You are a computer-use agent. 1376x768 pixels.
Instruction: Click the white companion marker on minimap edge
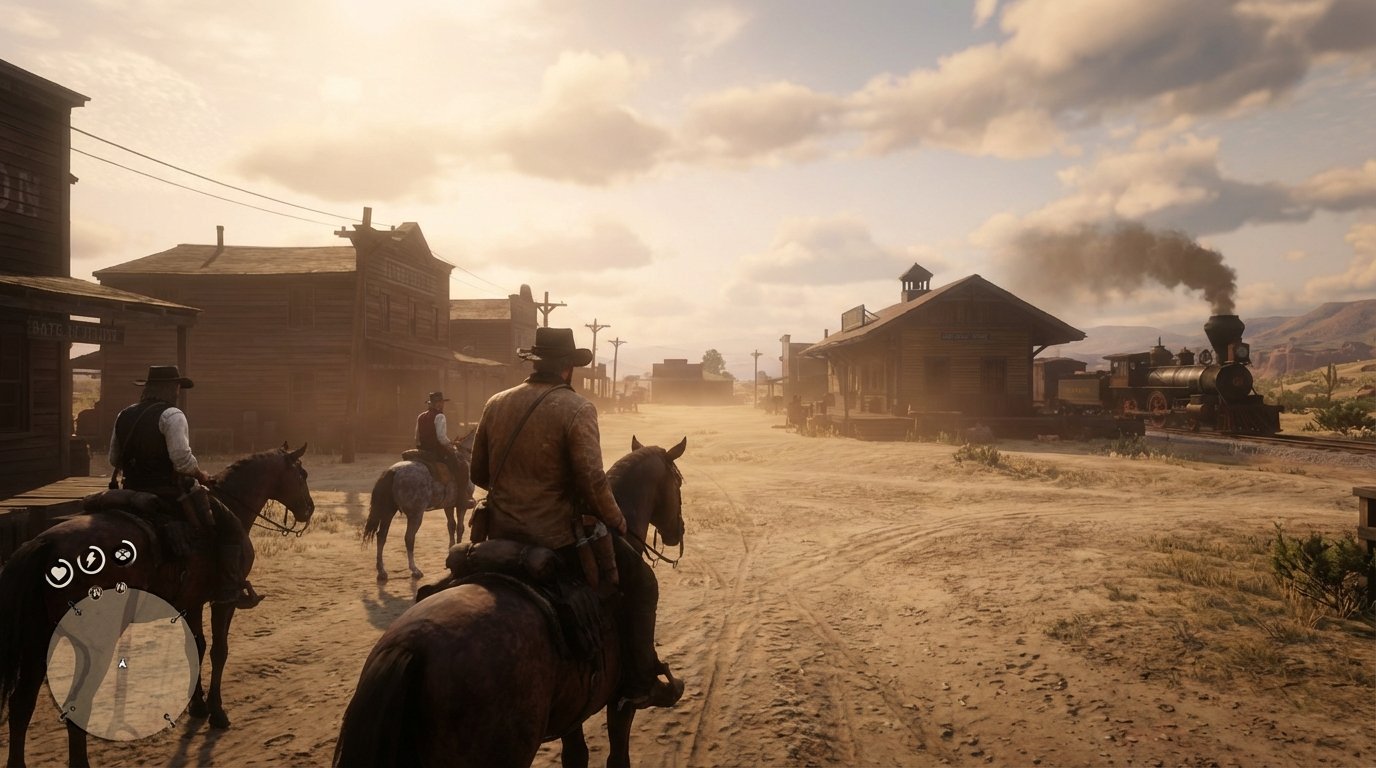75,707
